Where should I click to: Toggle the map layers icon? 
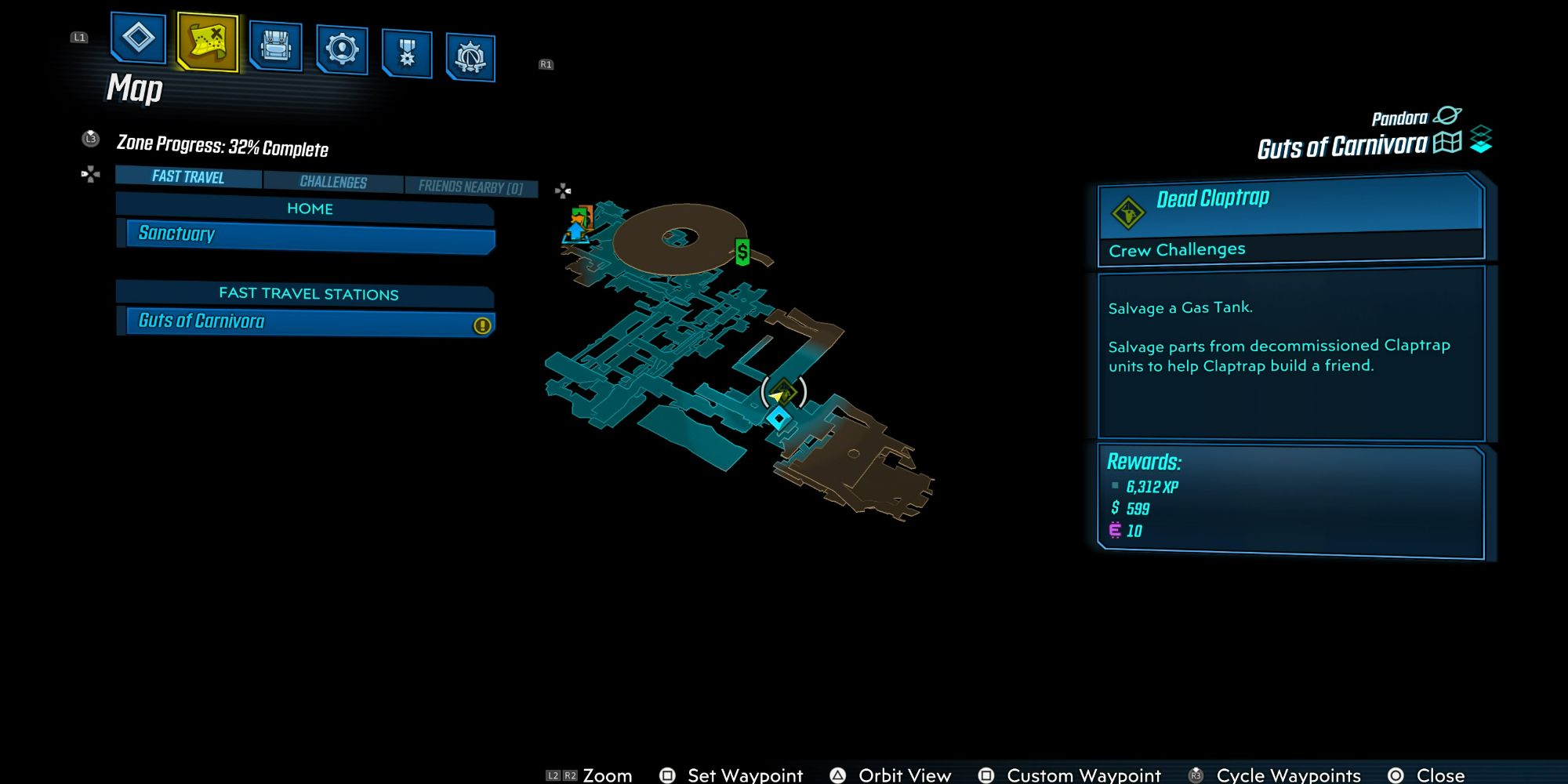coord(1481,140)
